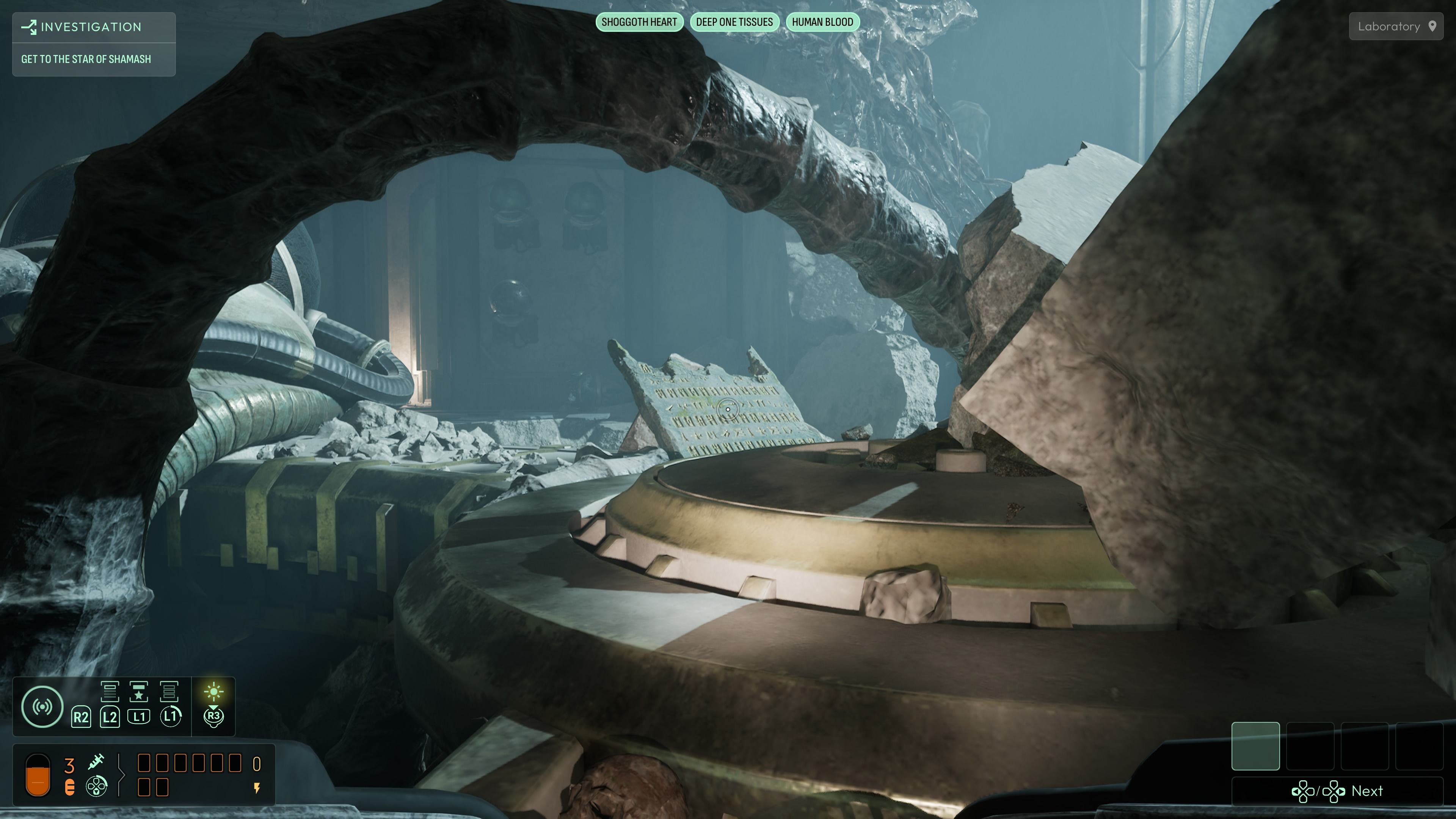Use the healing syringe icon

point(96,762)
